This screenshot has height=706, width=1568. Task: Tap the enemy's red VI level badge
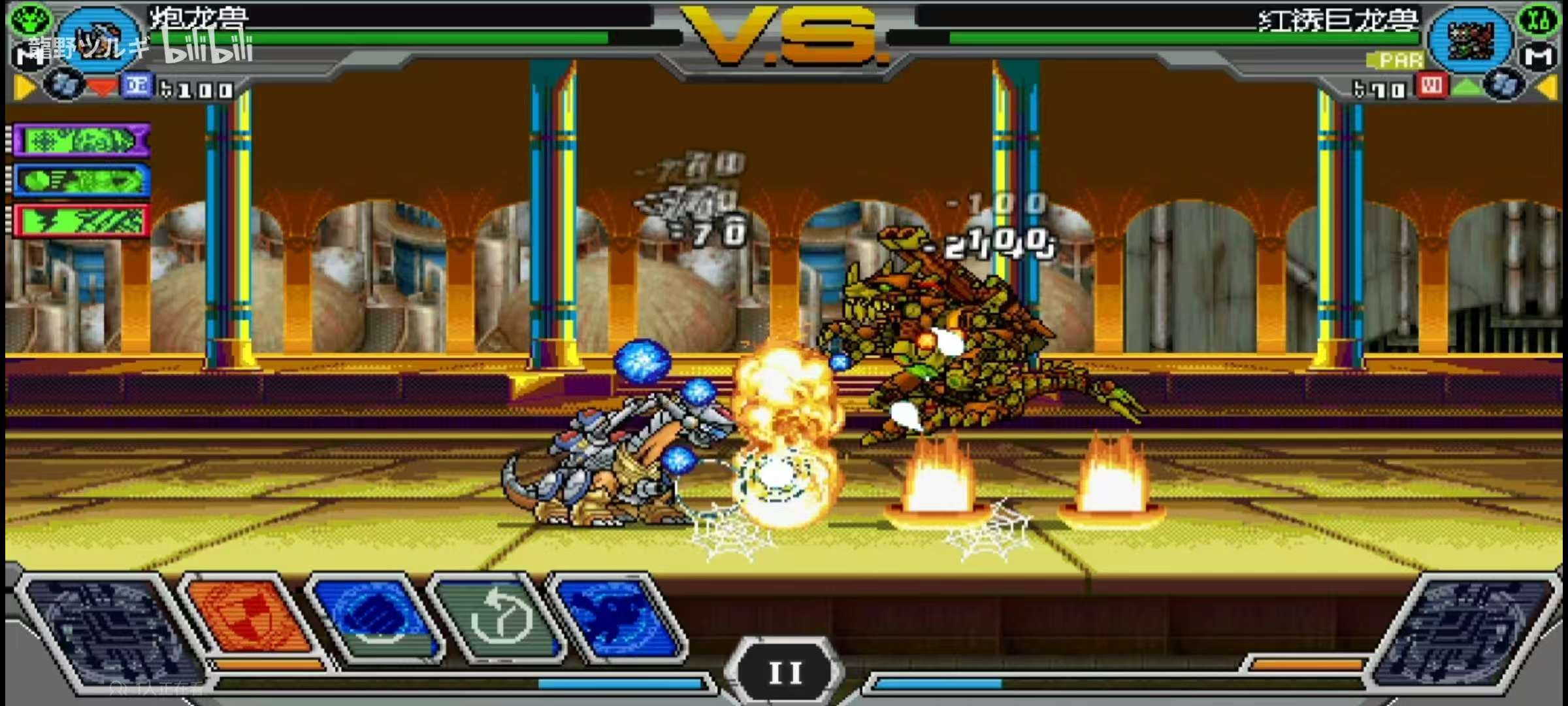tap(1431, 86)
